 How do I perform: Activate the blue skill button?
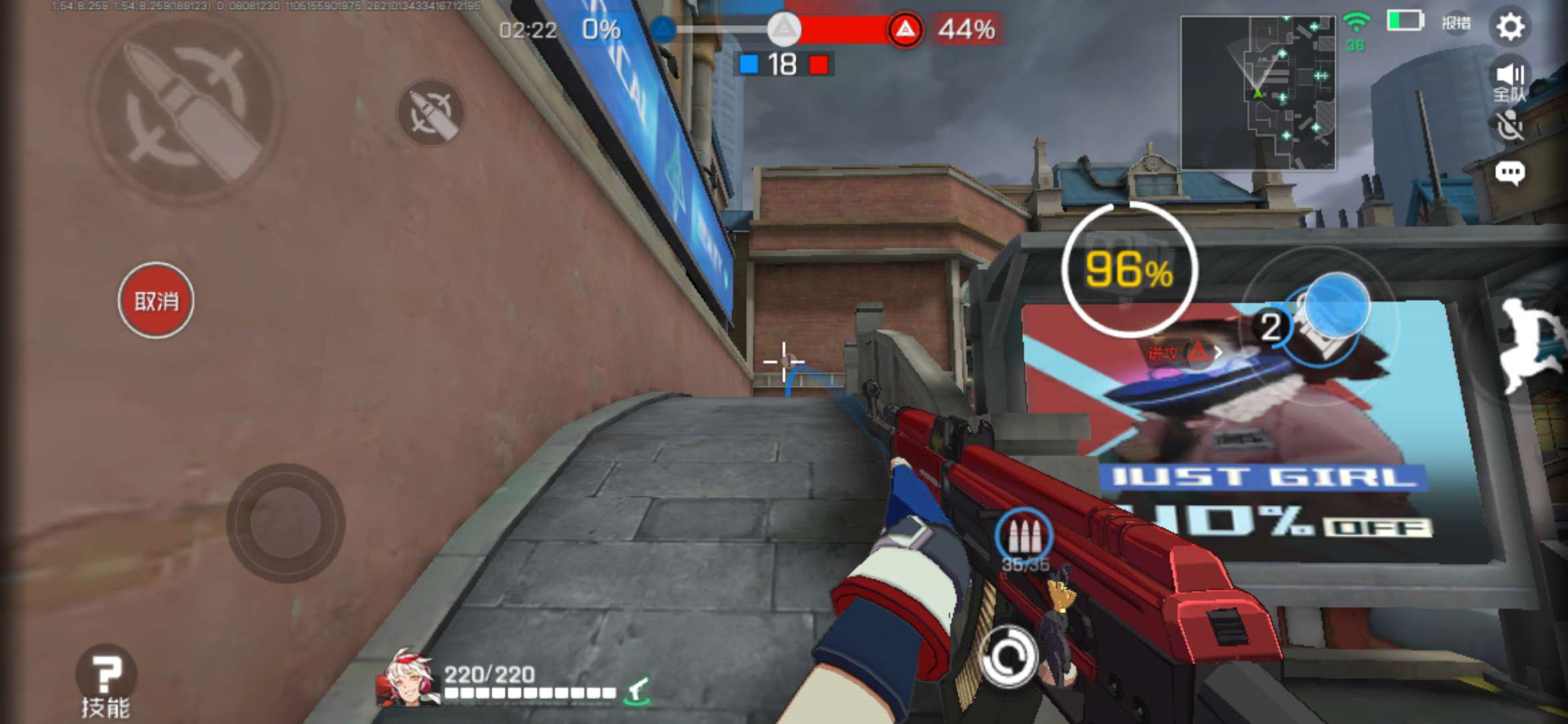[x=1335, y=306]
